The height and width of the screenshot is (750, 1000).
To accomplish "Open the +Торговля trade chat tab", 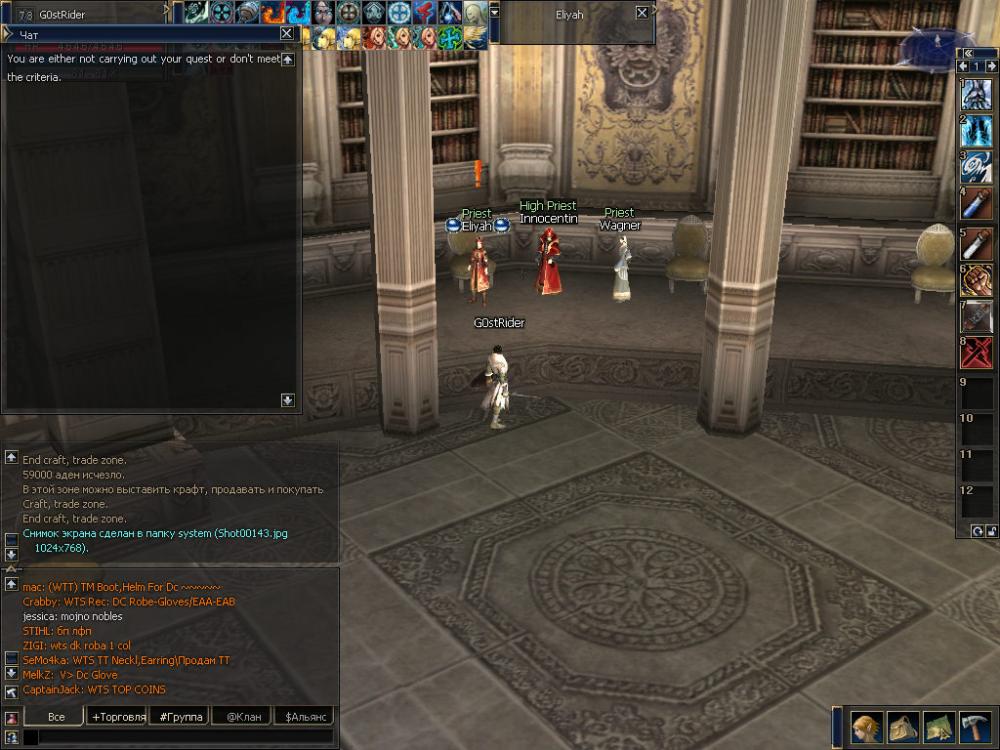I will pos(118,716).
